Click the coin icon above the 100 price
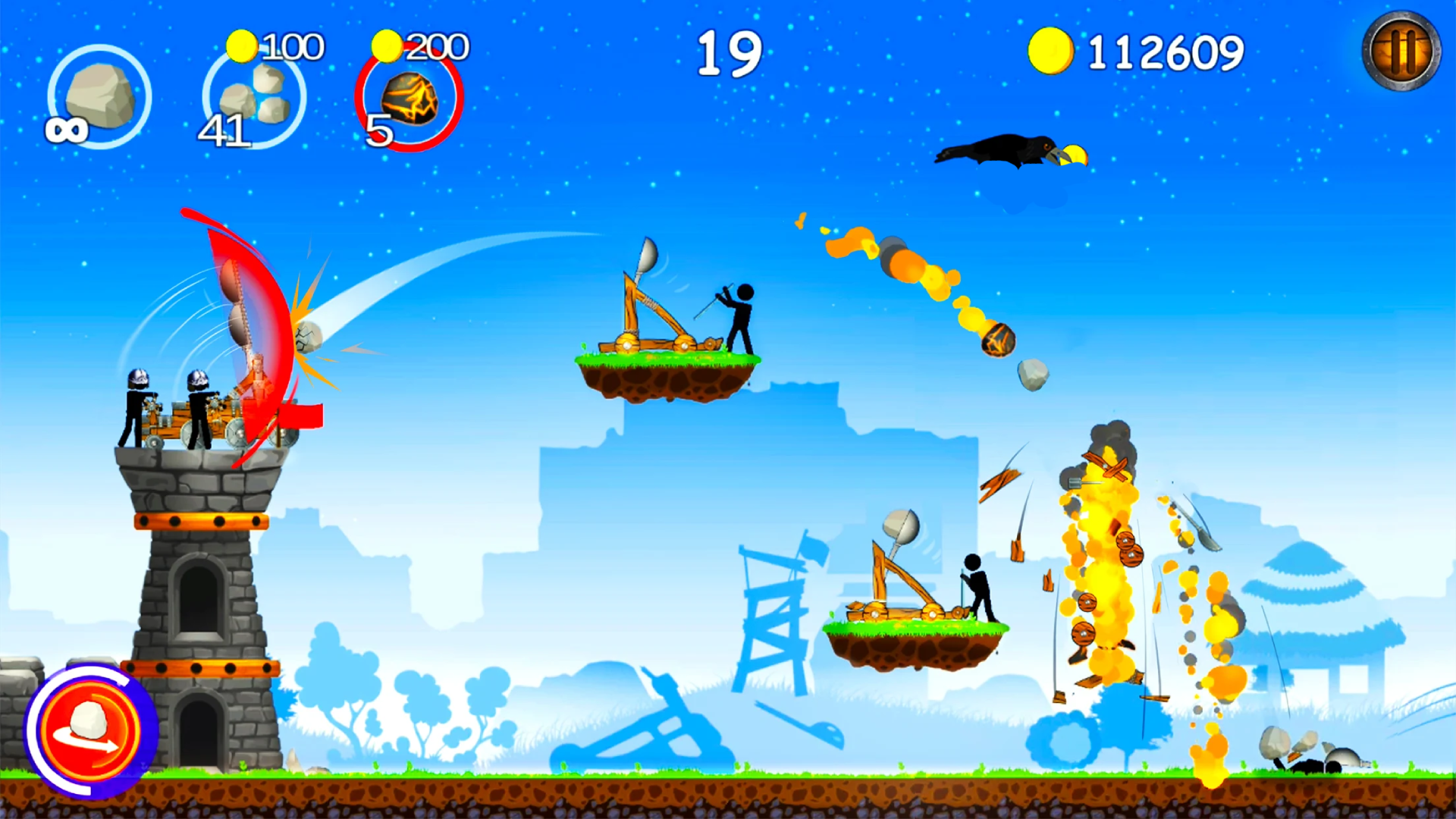The image size is (1456, 819). pos(241,45)
